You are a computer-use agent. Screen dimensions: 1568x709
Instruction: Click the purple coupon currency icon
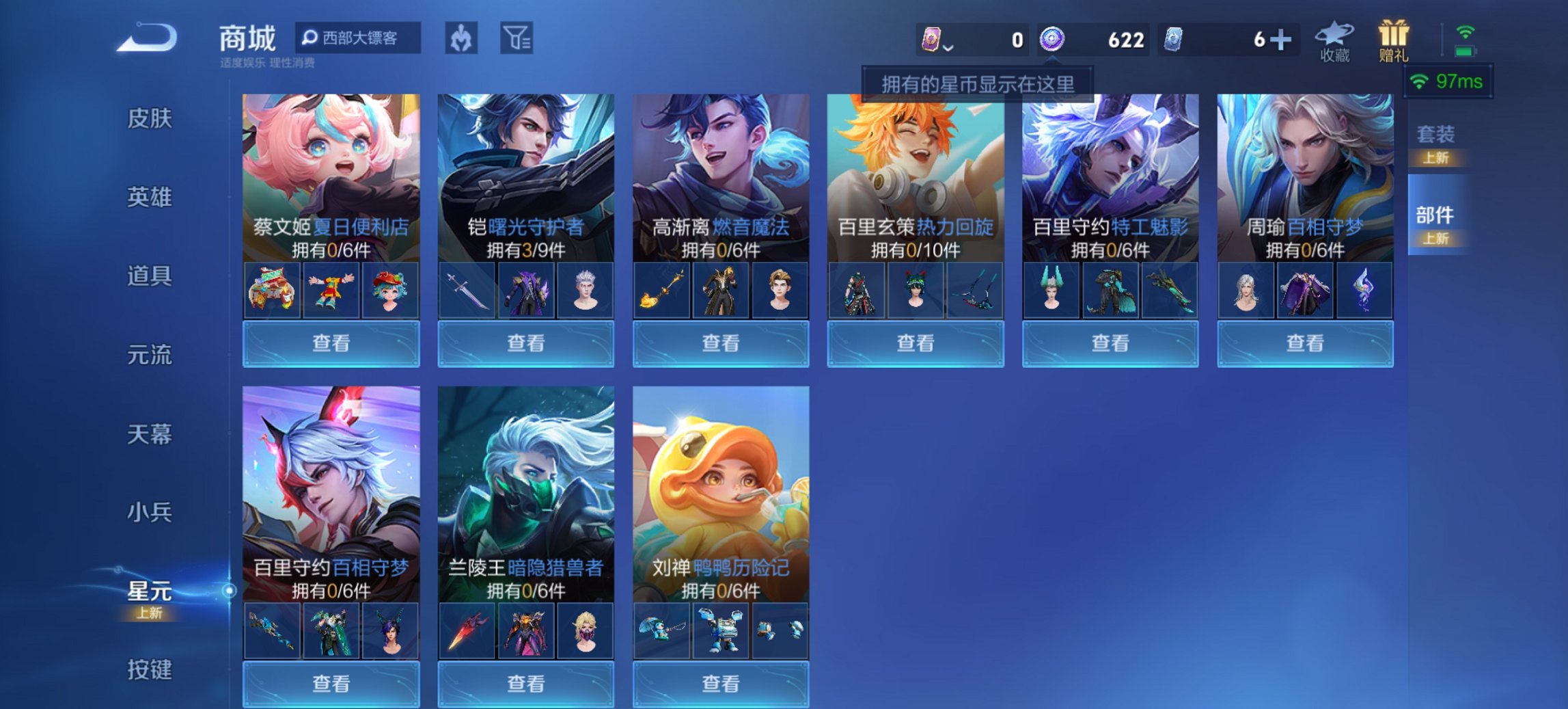point(932,40)
